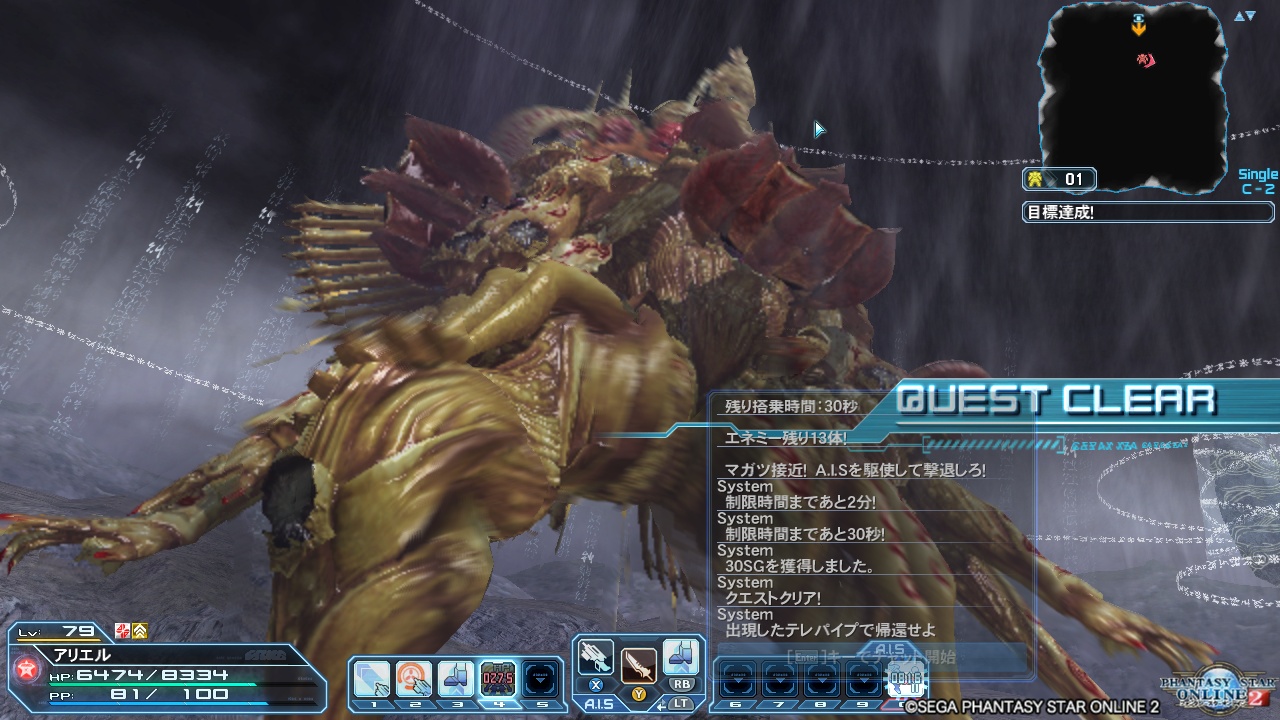Click the yellow chevron buff icon

coord(140,631)
